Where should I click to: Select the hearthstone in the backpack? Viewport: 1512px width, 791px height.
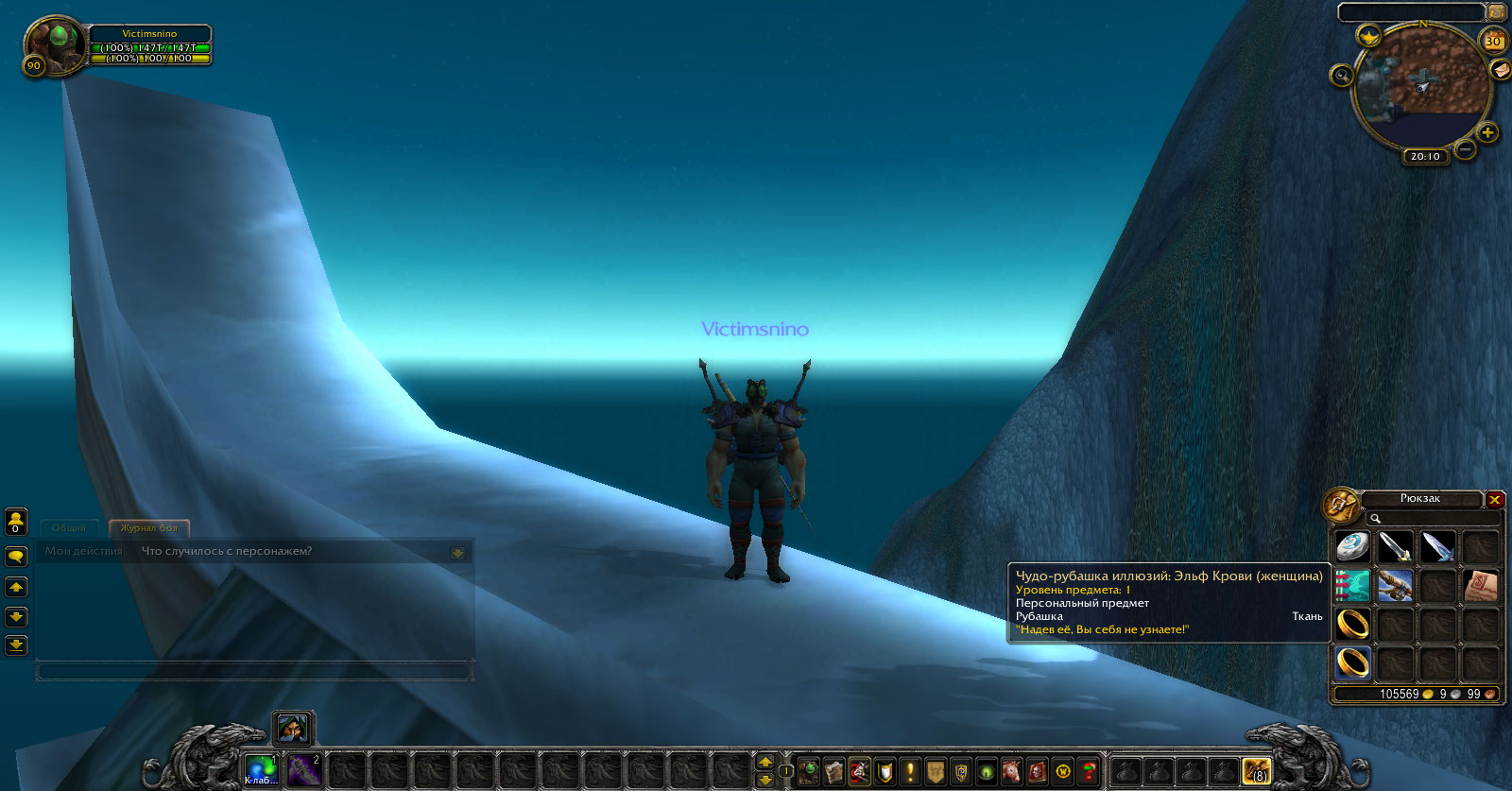coord(1352,546)
